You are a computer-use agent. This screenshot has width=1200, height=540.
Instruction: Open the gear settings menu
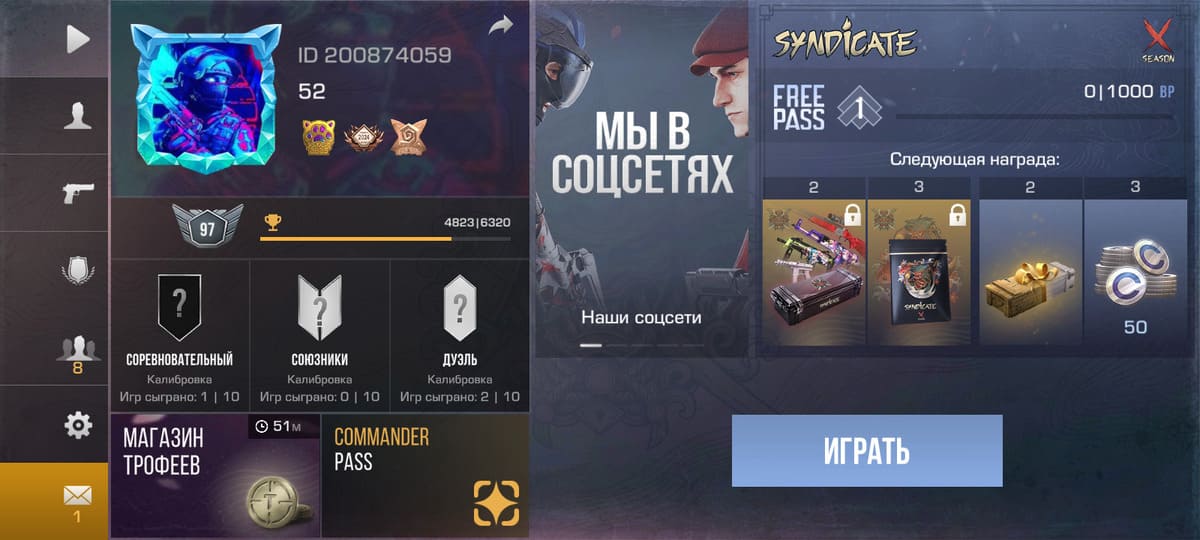click(78, 425)
